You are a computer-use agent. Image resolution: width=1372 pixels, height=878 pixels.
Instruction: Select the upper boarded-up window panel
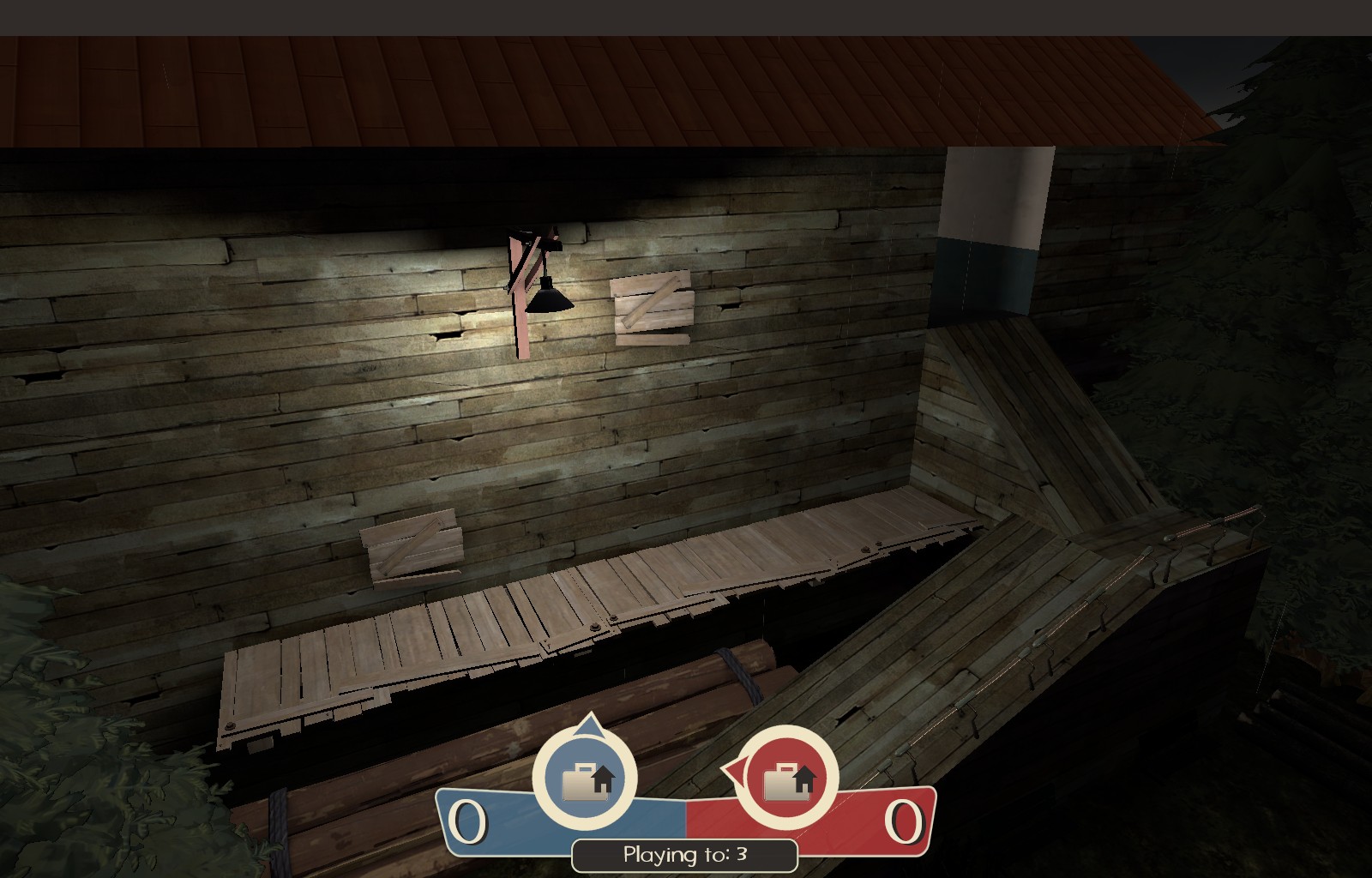[x=653, y=307]
